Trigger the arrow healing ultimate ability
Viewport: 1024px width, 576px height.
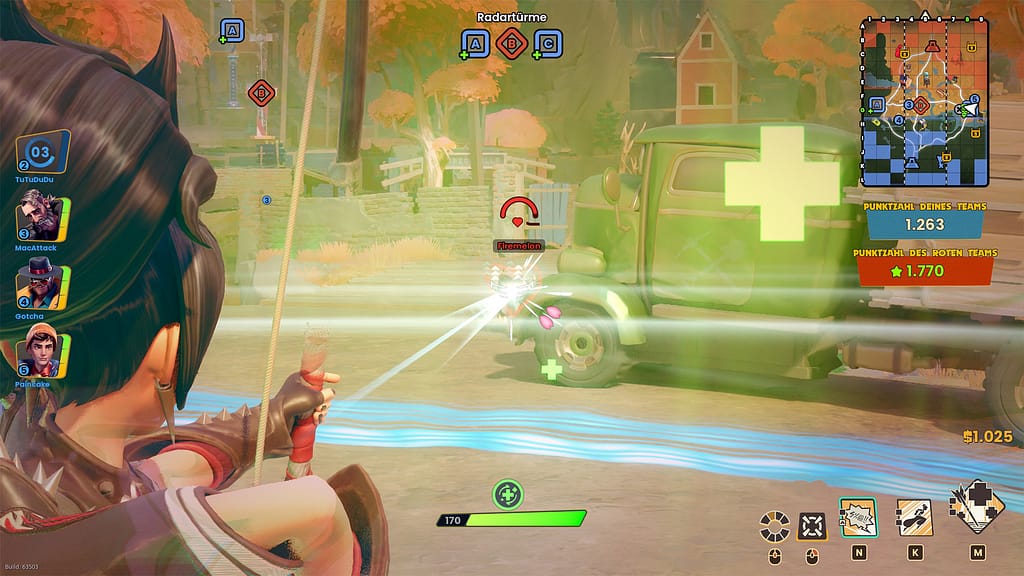976,508
